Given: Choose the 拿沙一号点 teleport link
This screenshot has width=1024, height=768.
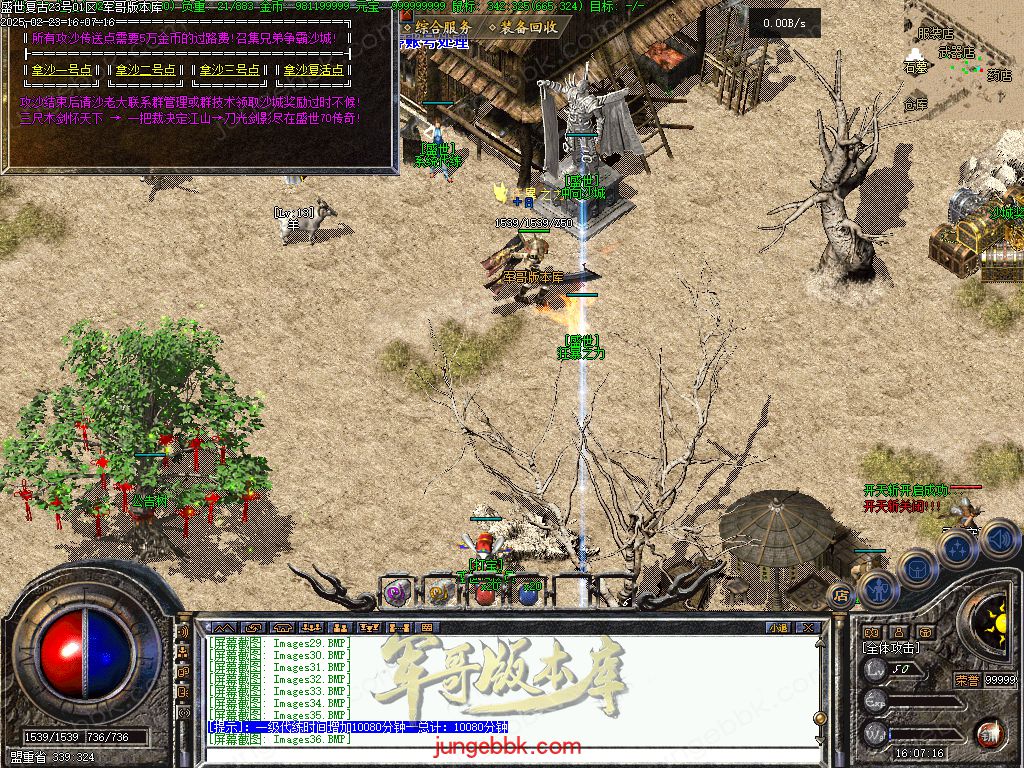Looking at the screenshot, I should [x=61, y=70].
